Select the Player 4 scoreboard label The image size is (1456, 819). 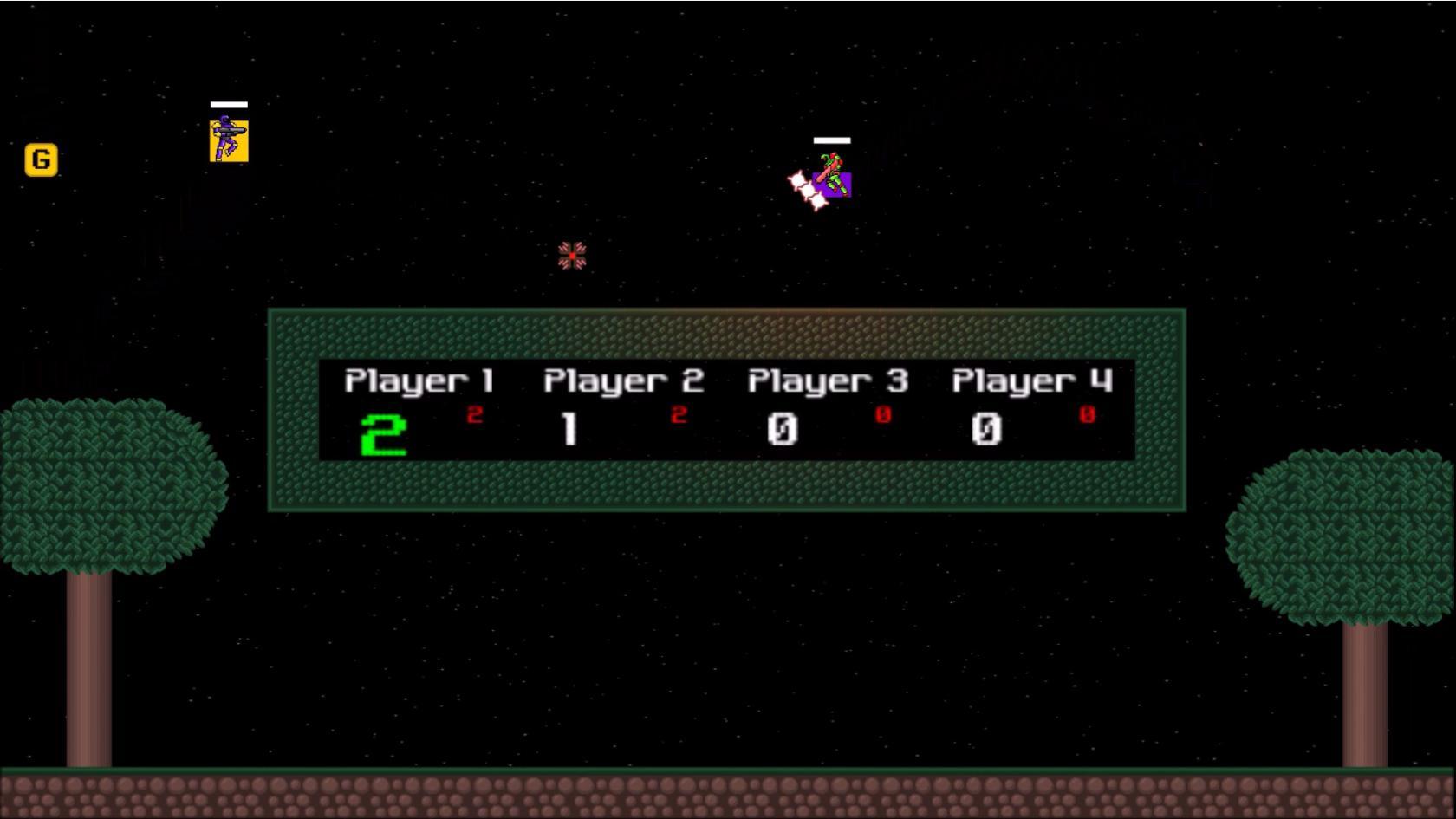point(1031,380)
